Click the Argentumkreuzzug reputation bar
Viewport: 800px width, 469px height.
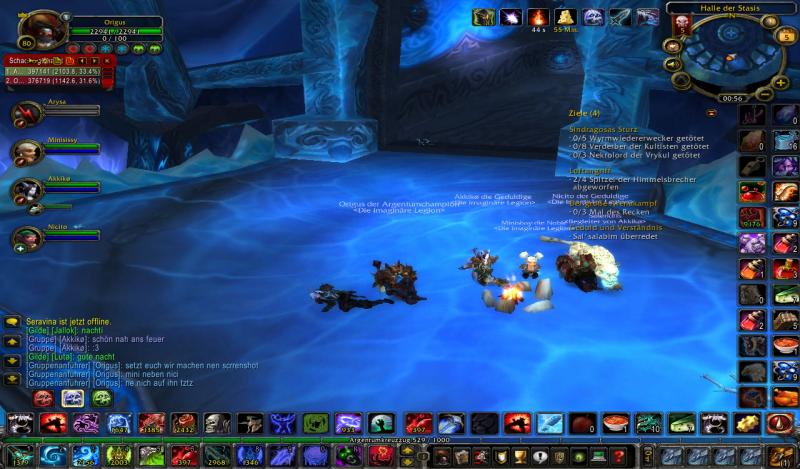pyautogui.click(x=400, y=438)
